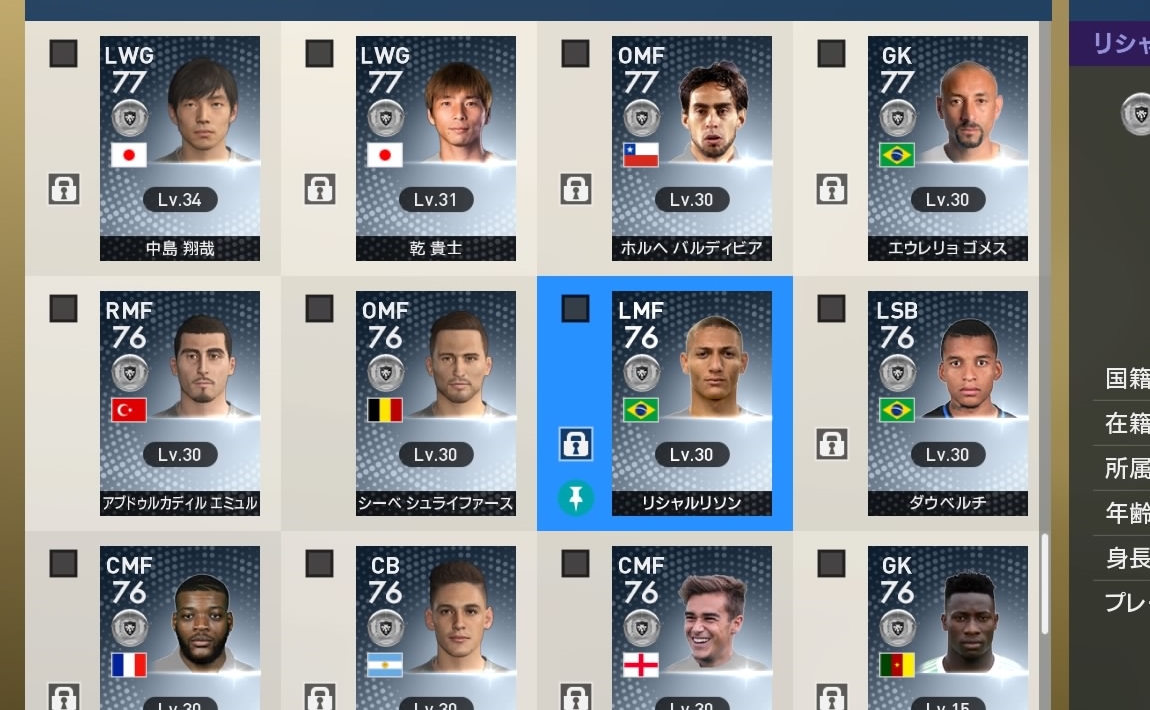
Task: Open the ホルヘ バルディビア OMF card
Action: (x=692, y=149)
